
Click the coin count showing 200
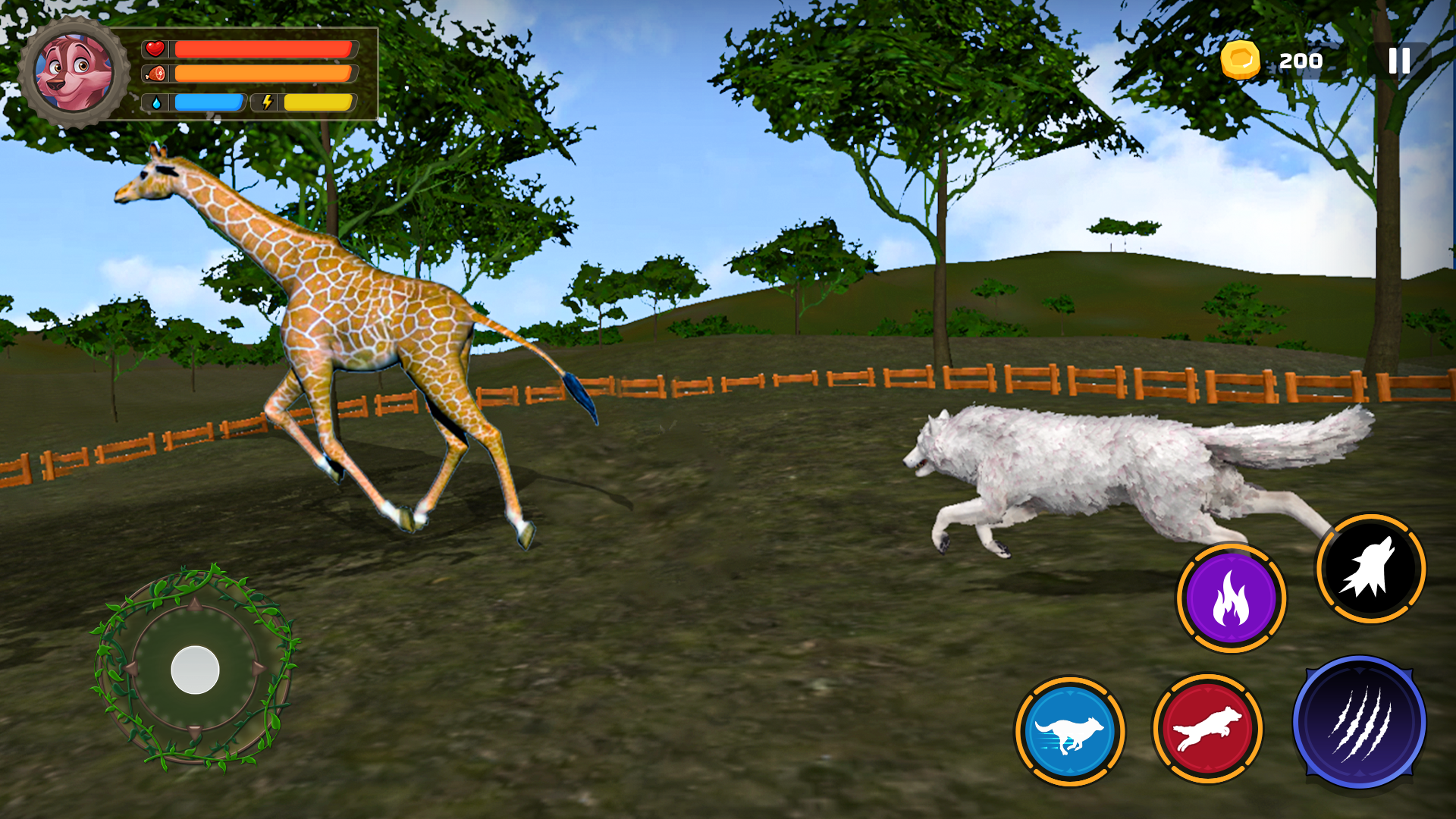1301,60
